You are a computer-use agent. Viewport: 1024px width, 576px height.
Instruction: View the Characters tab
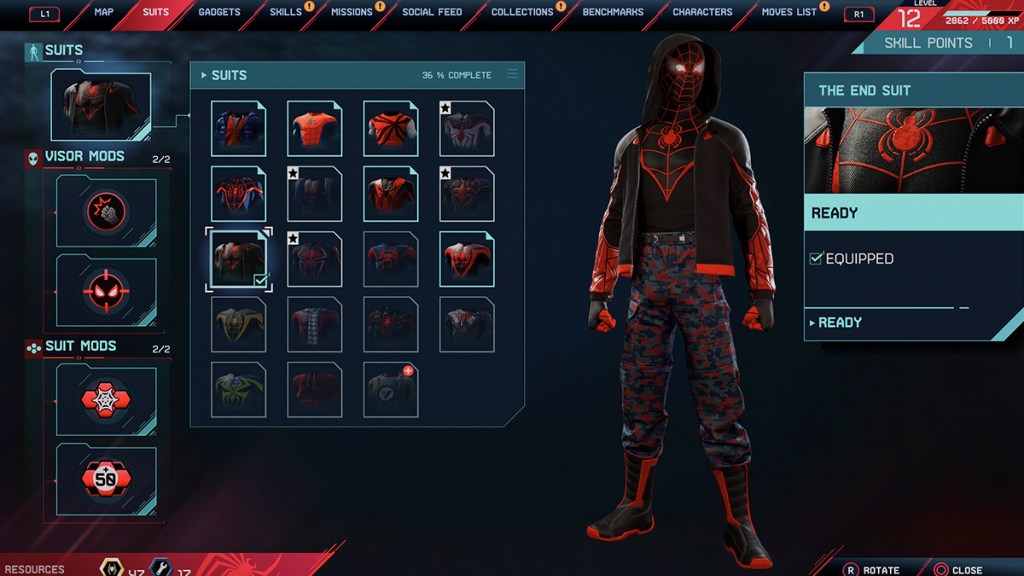(702, 12)
